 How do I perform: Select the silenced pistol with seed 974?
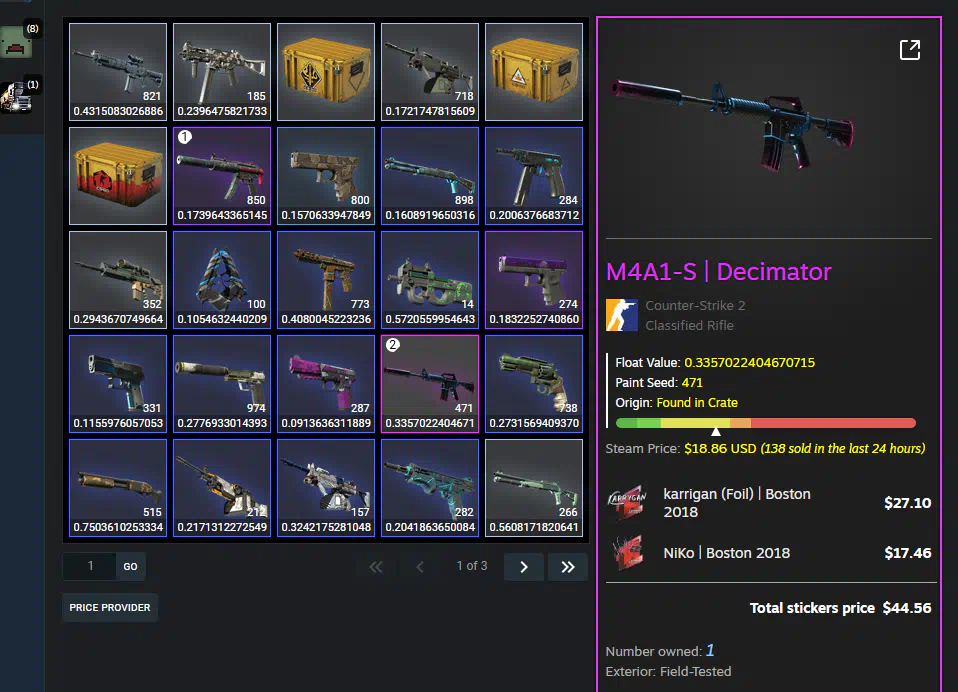(x=222, y=383)
